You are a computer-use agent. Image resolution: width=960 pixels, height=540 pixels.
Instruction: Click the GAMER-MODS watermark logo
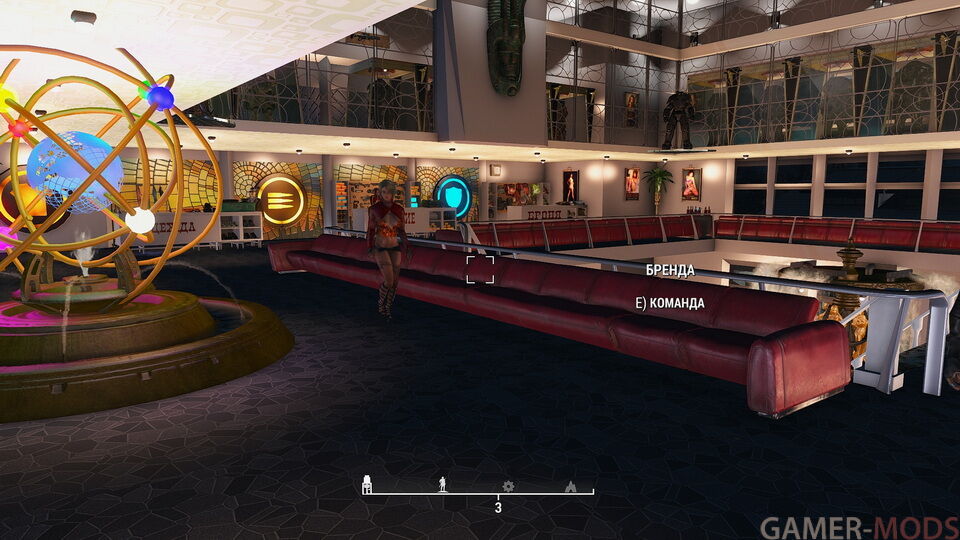point(858,527)
